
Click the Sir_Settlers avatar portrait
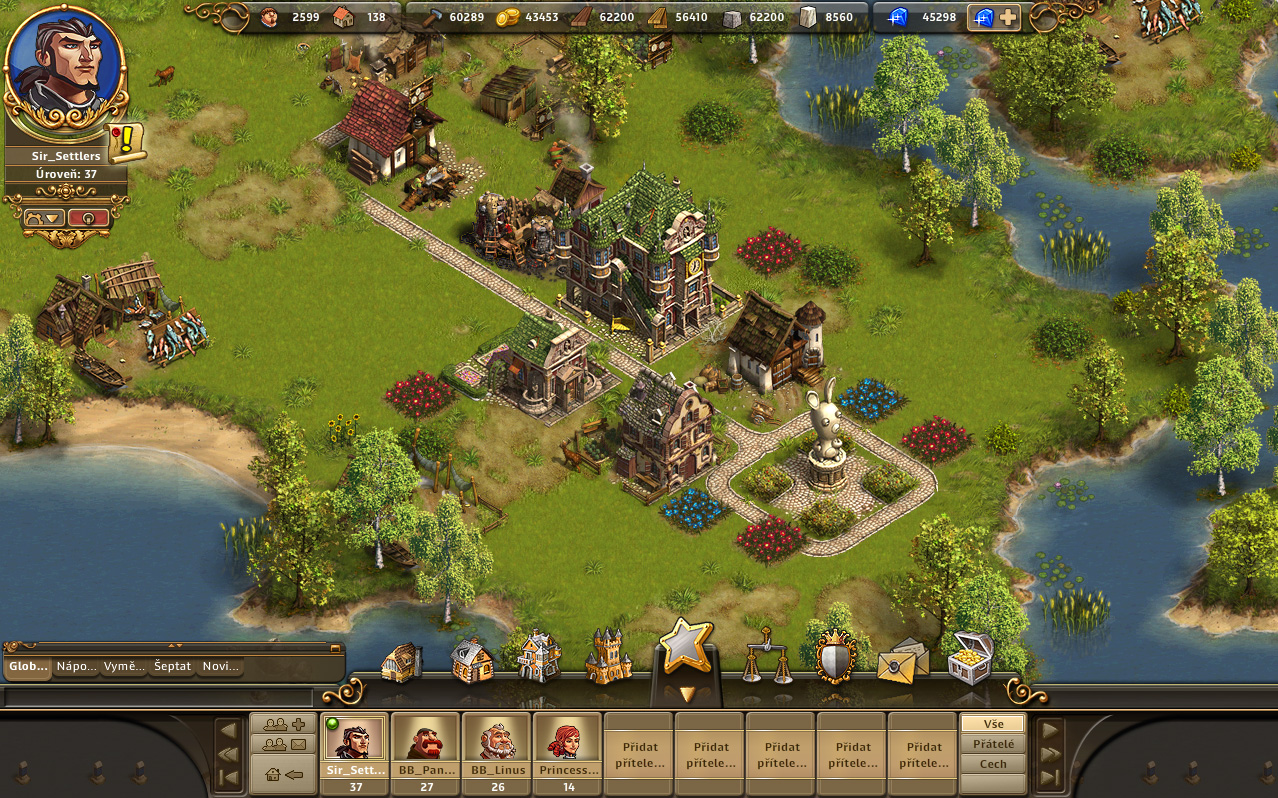pos(65,66)
